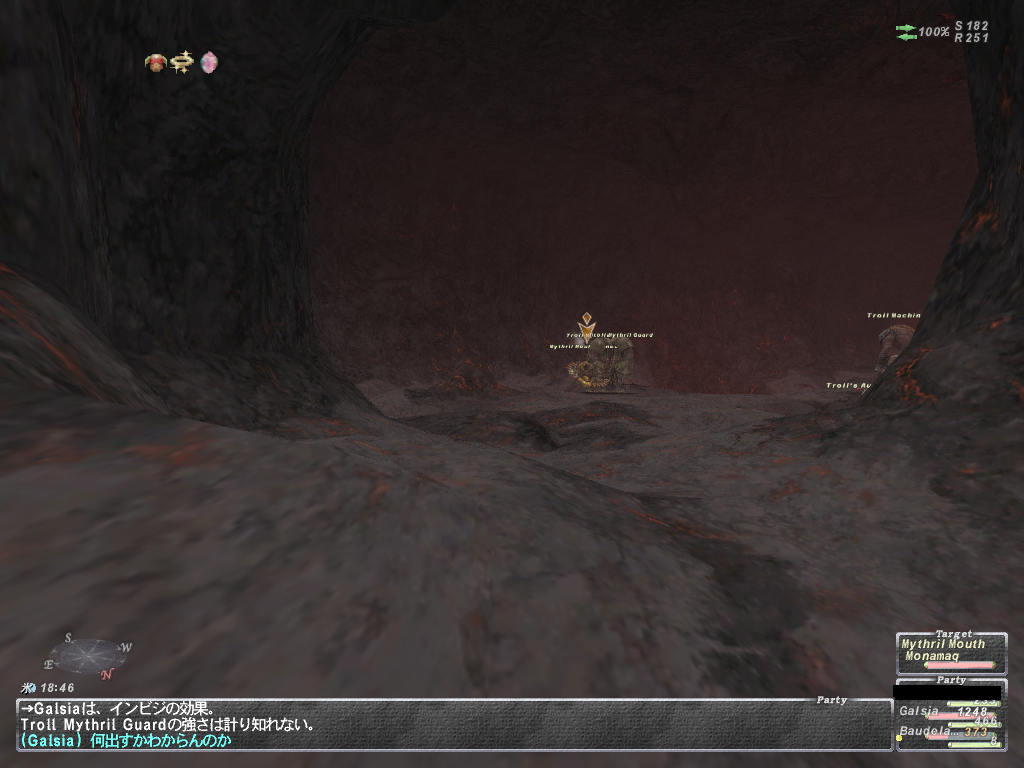The width and height of the screenshot is (1024, 768).
Task: Click the pink egg-shaped status icon
Action: click(208, 63)
